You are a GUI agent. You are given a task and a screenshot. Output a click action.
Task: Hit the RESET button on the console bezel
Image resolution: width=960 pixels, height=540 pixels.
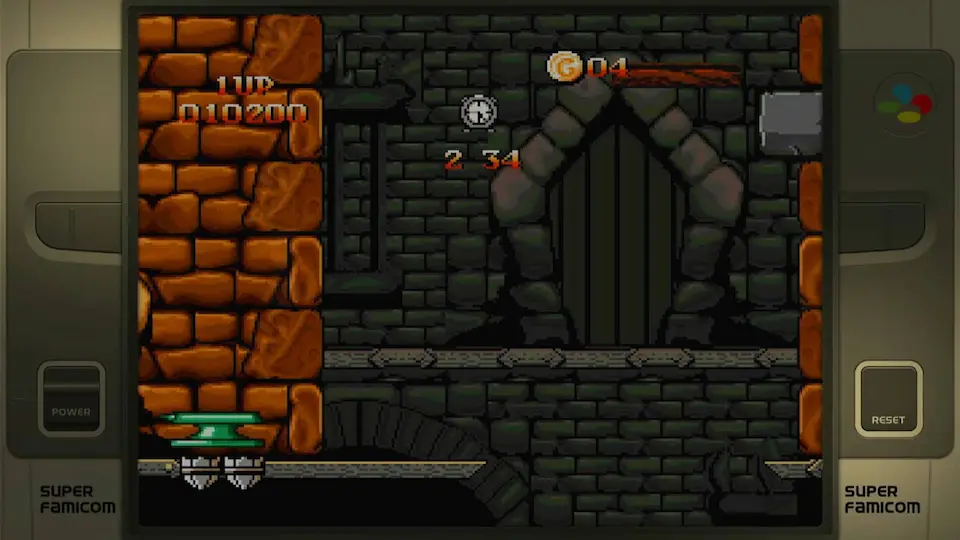(x=888, y=399)
